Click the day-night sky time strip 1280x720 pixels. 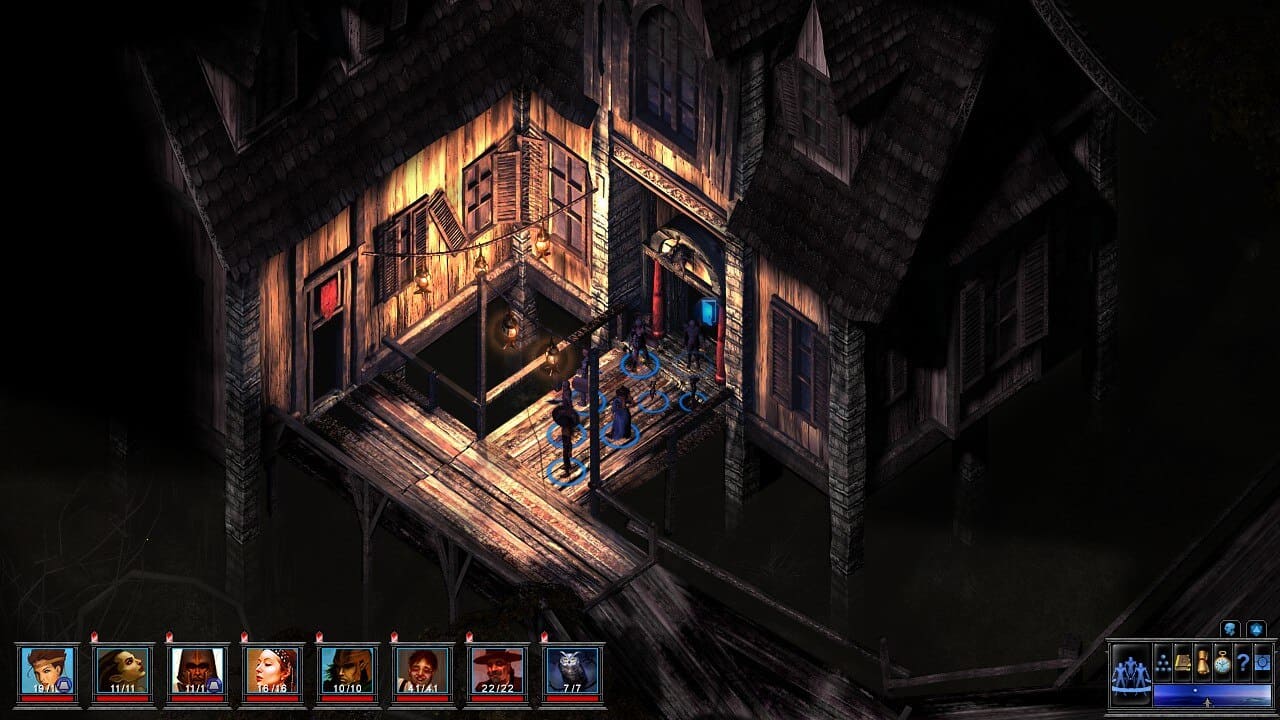1211,695
